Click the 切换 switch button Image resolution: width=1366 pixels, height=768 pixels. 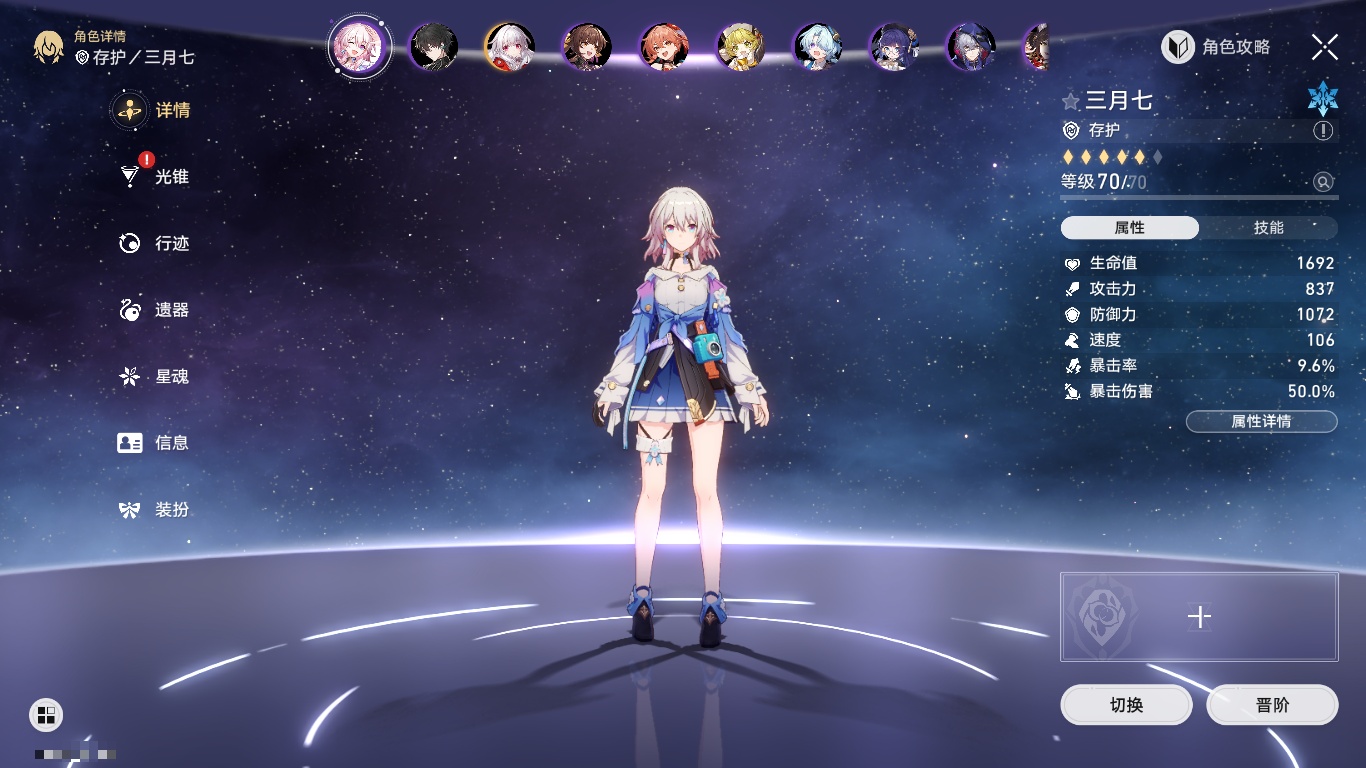(1126, 705)
